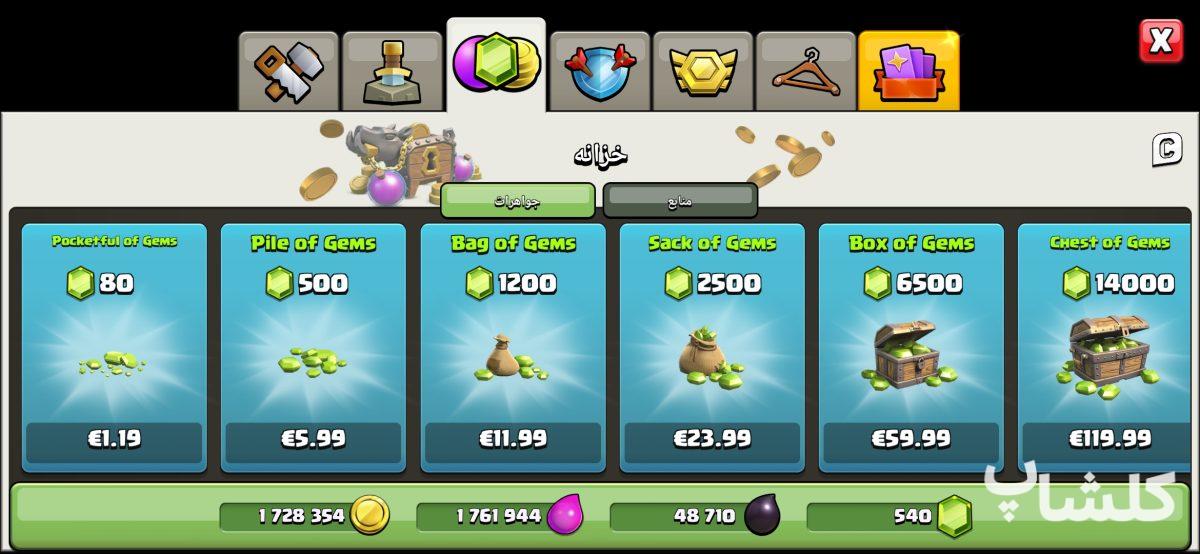Switch to the grey resources sub-tab
1200x554 pixels.
click(680, 200)
